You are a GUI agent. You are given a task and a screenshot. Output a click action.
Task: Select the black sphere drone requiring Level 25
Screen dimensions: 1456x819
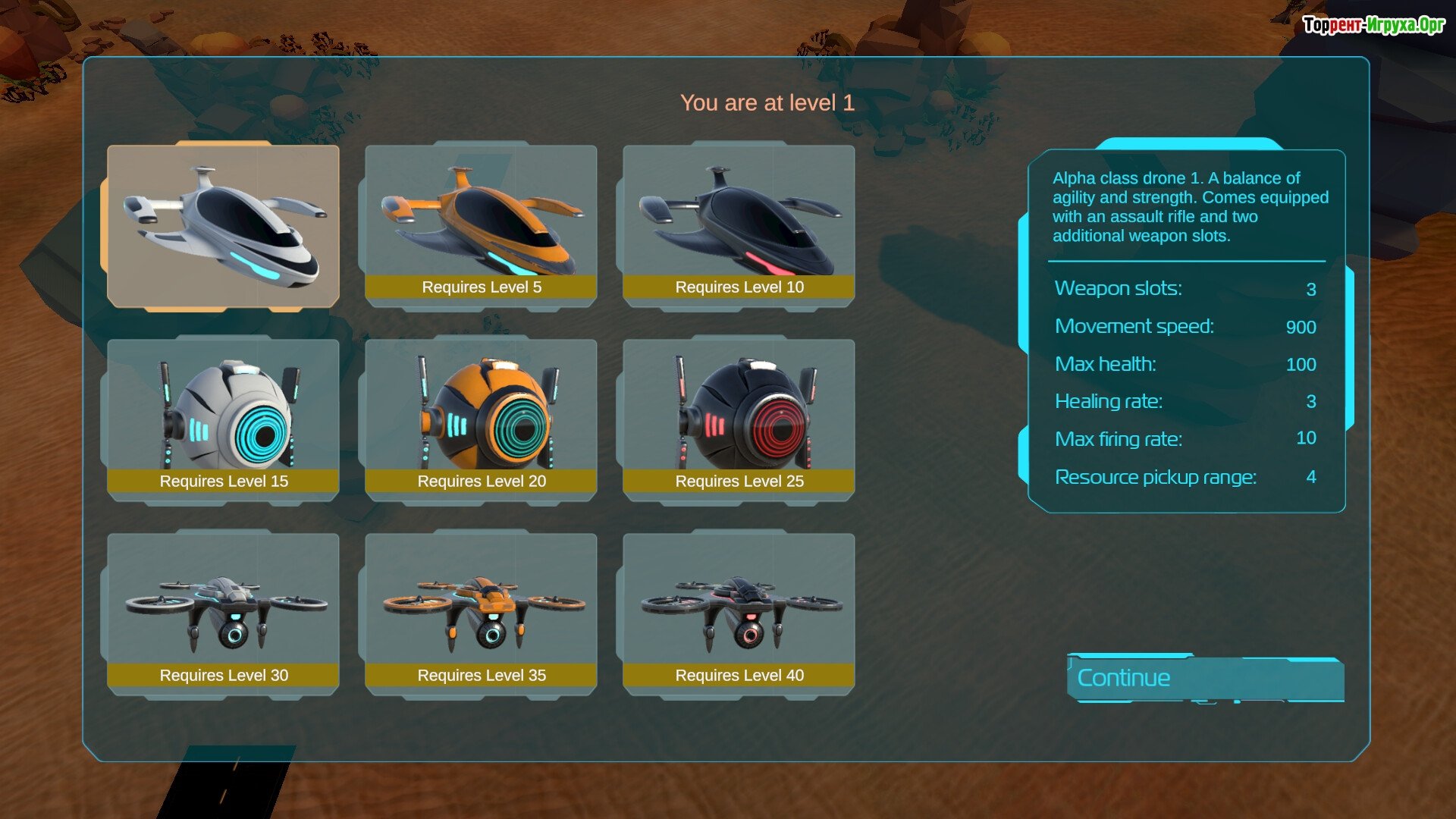[739, 419]
